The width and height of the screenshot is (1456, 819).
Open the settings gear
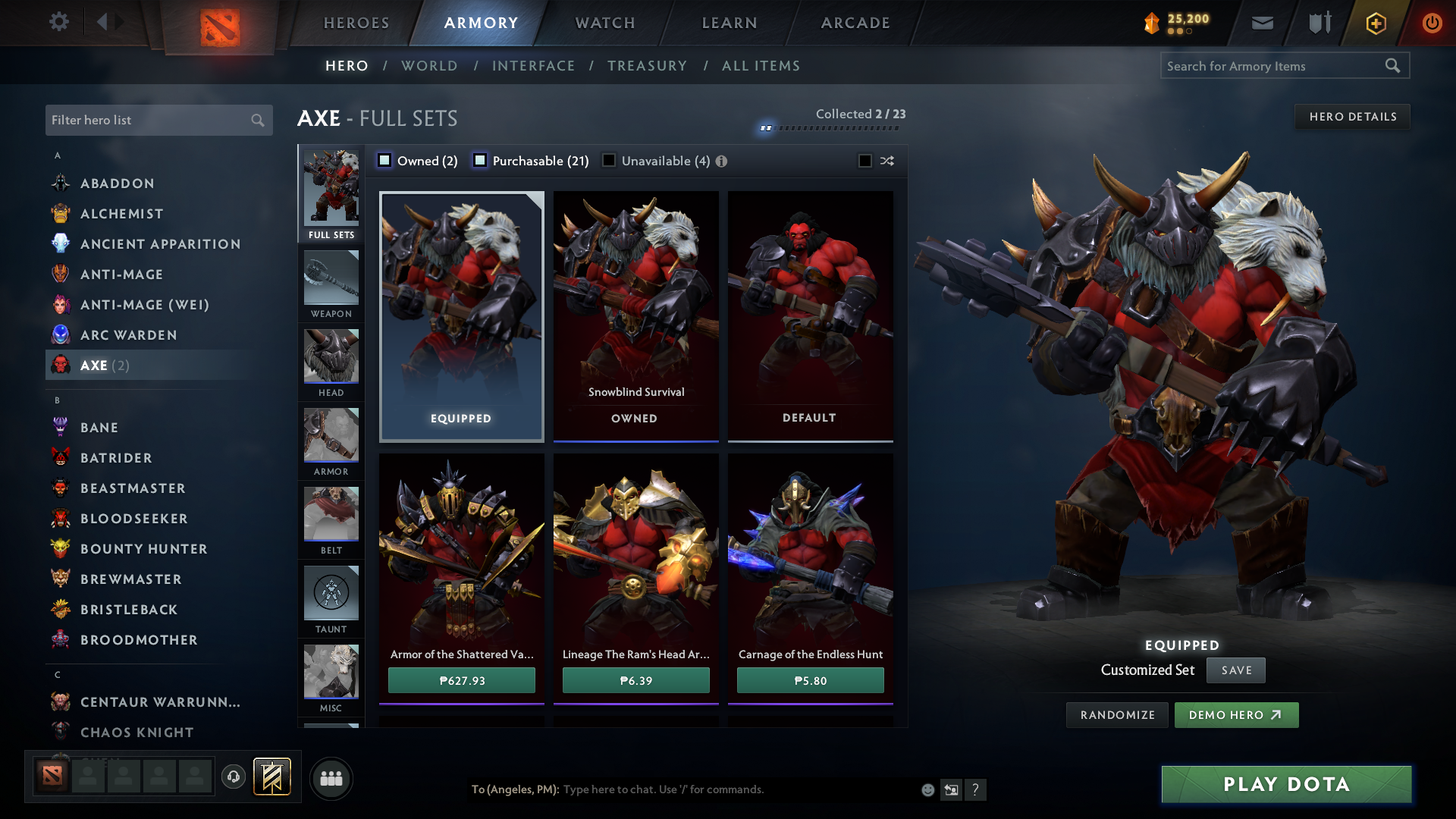point(59,23)
